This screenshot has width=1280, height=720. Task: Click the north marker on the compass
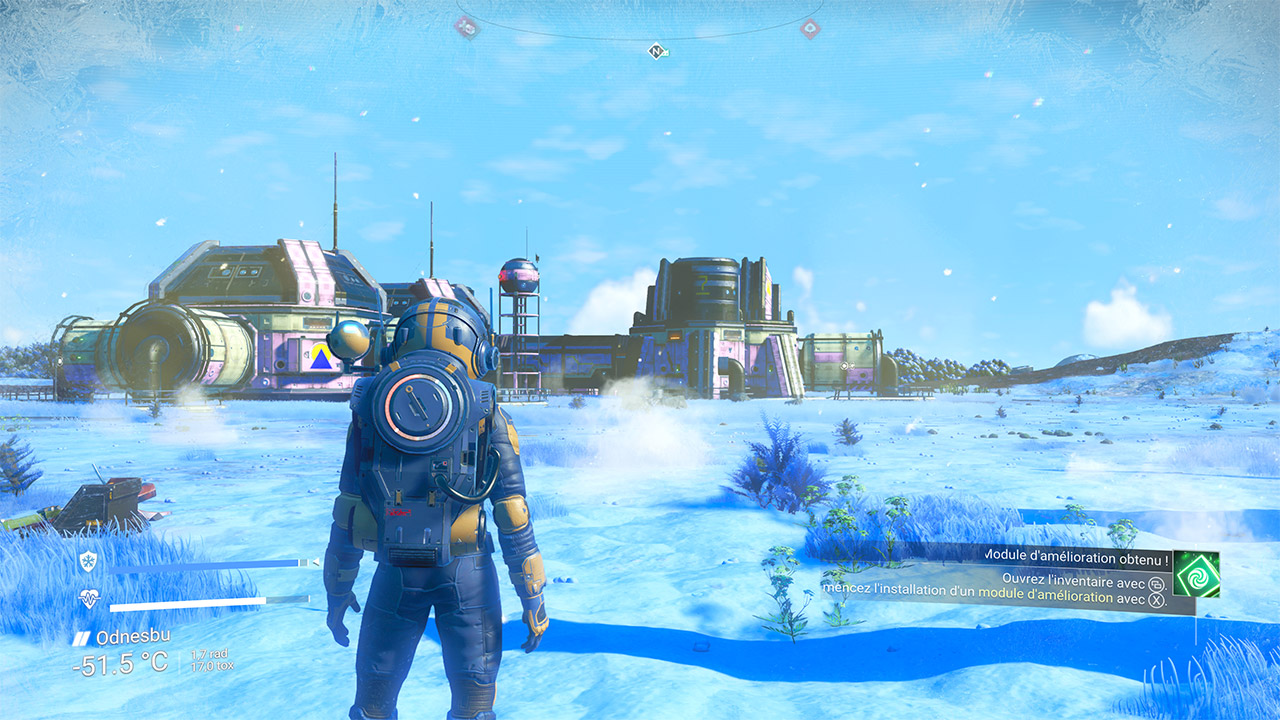[656, 50]
